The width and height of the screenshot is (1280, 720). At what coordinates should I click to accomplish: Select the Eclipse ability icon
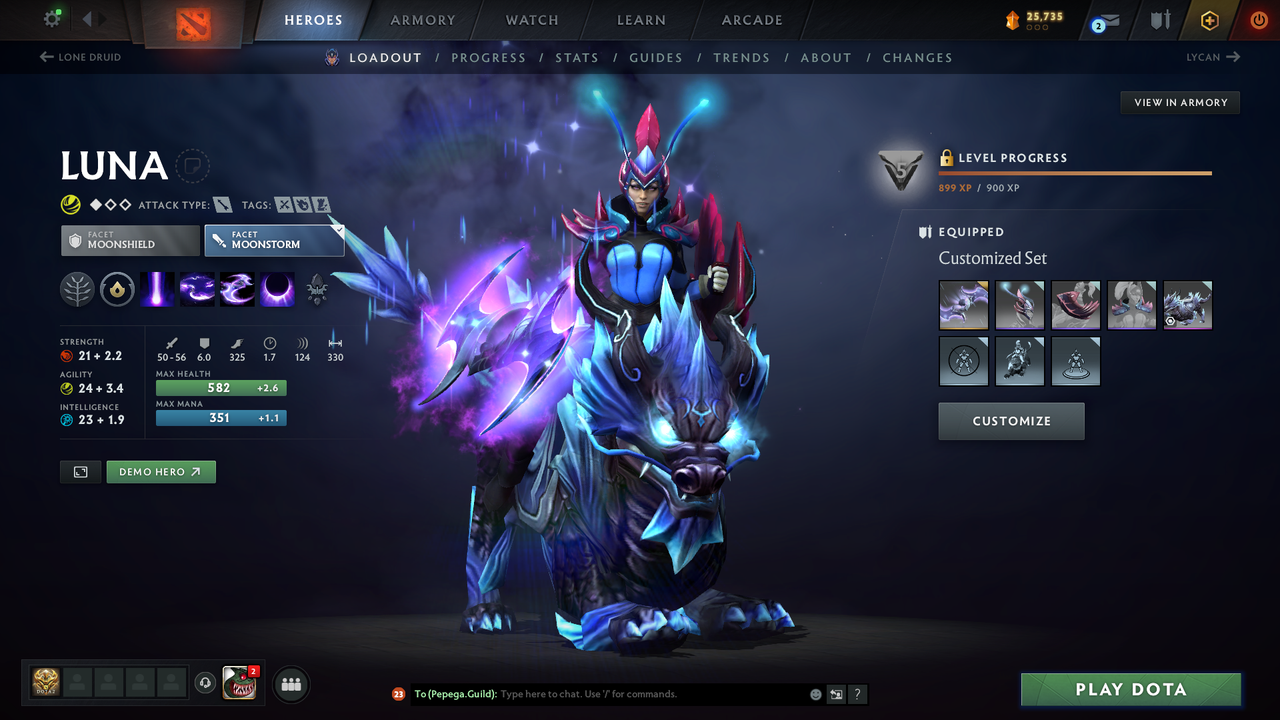click(277, 289)
